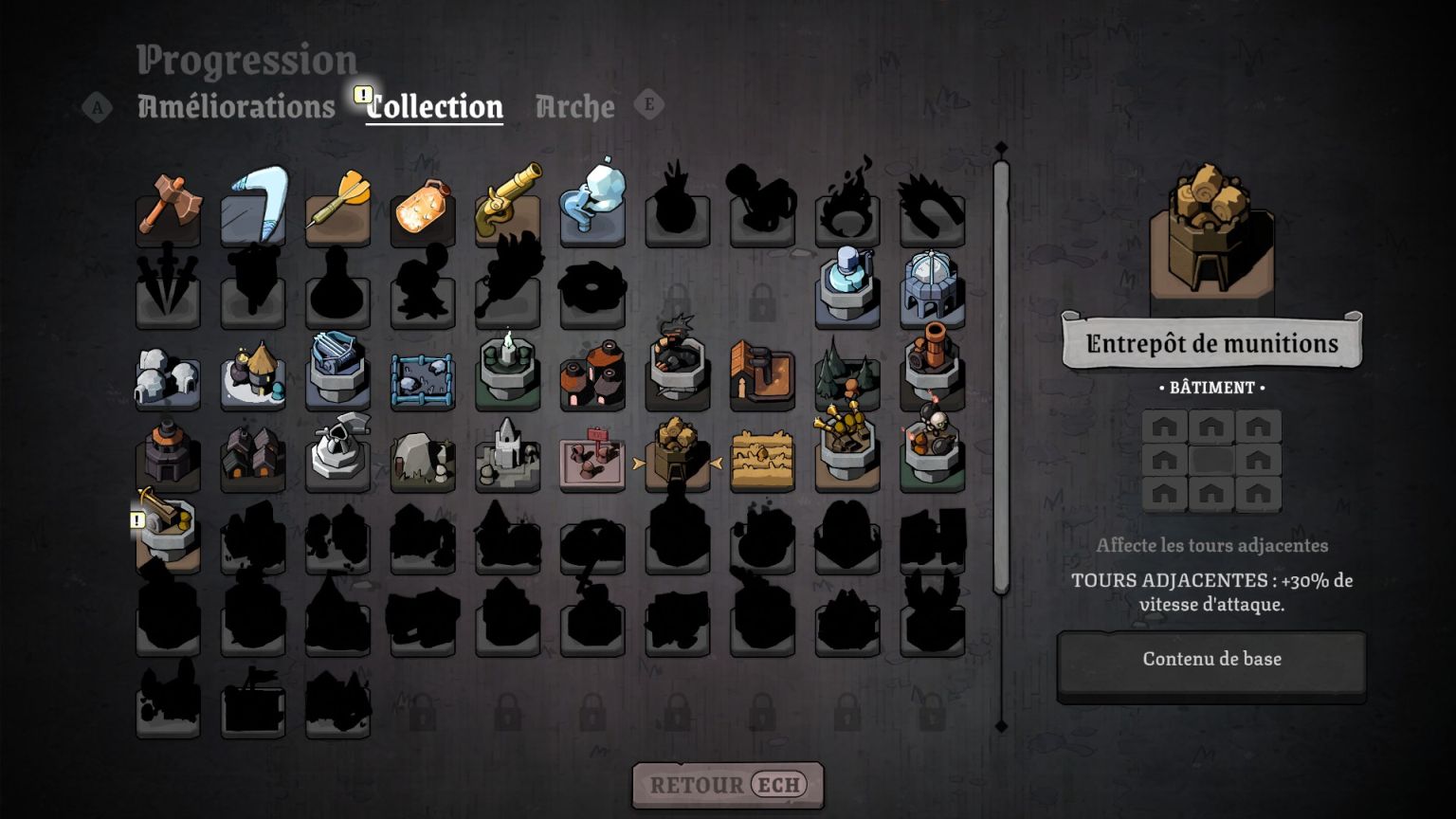Choose the wheat field tile
This screenshot has width=1456, height=819.
(x=762, y=459)
